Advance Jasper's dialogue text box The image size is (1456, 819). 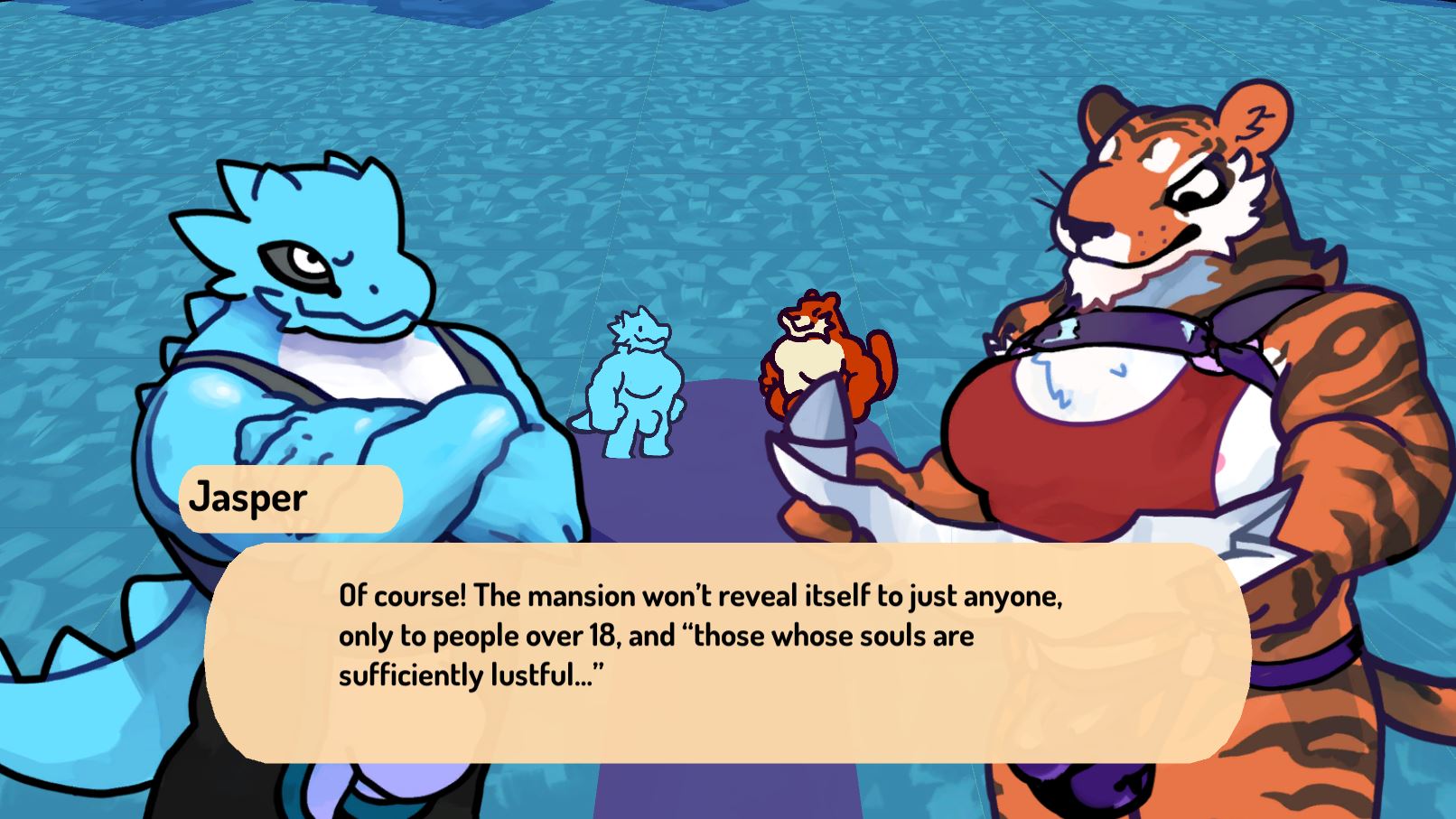[727, 652]
